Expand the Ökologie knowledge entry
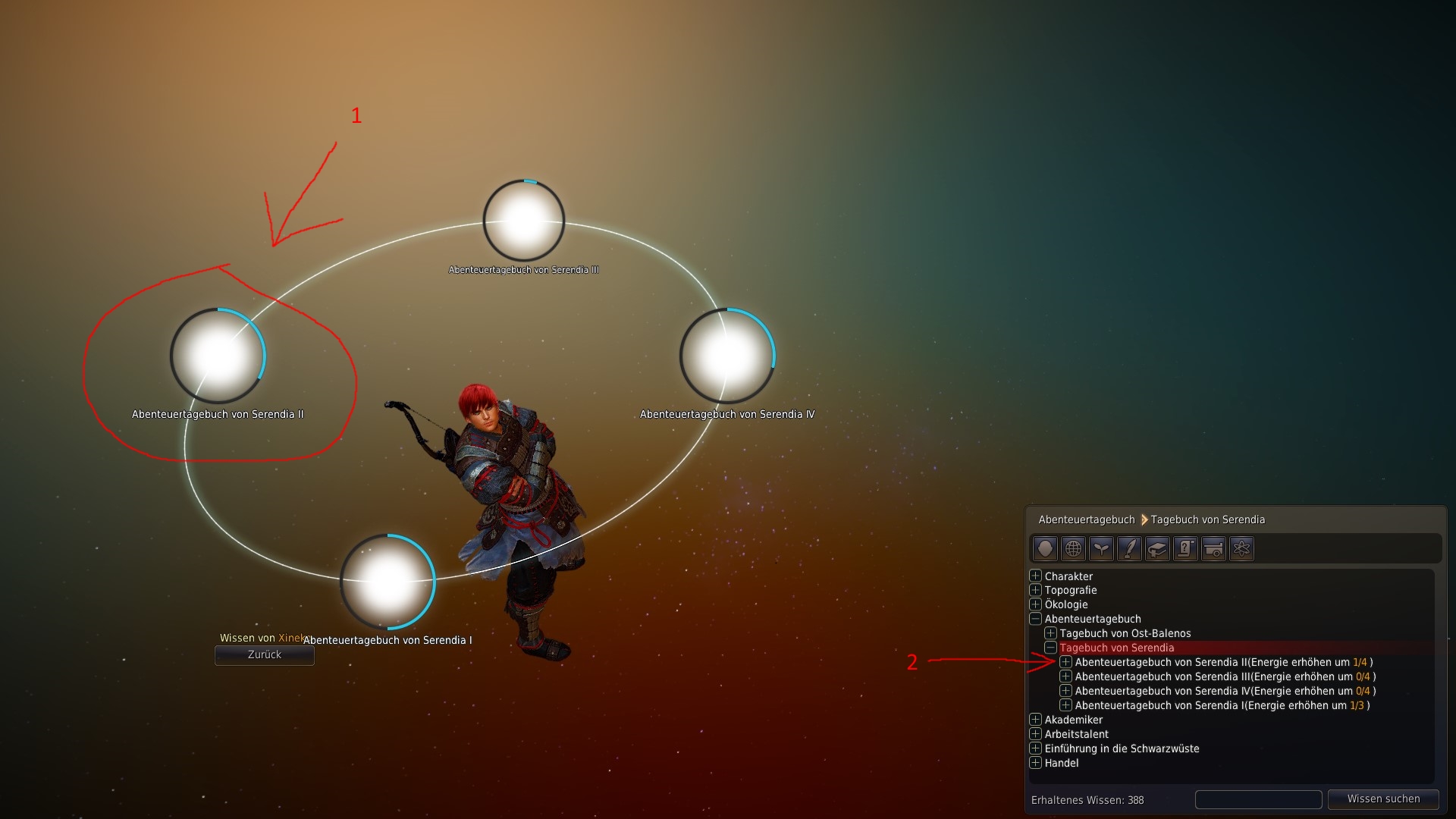1456x819 pixels. [1035, 604]
